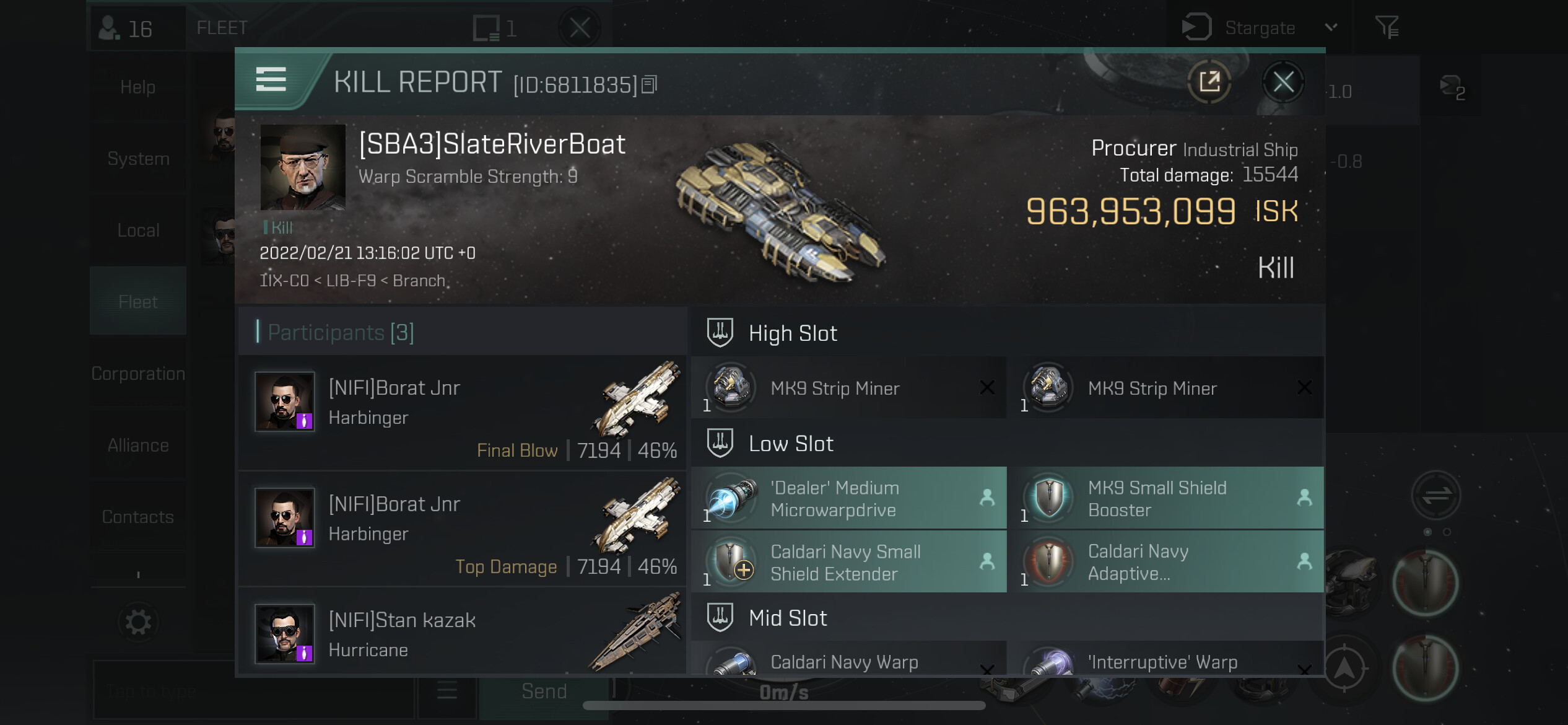Open chat settings gear icon
Viewport: 1568px width, 725px height.
click(x=138, y=622)
